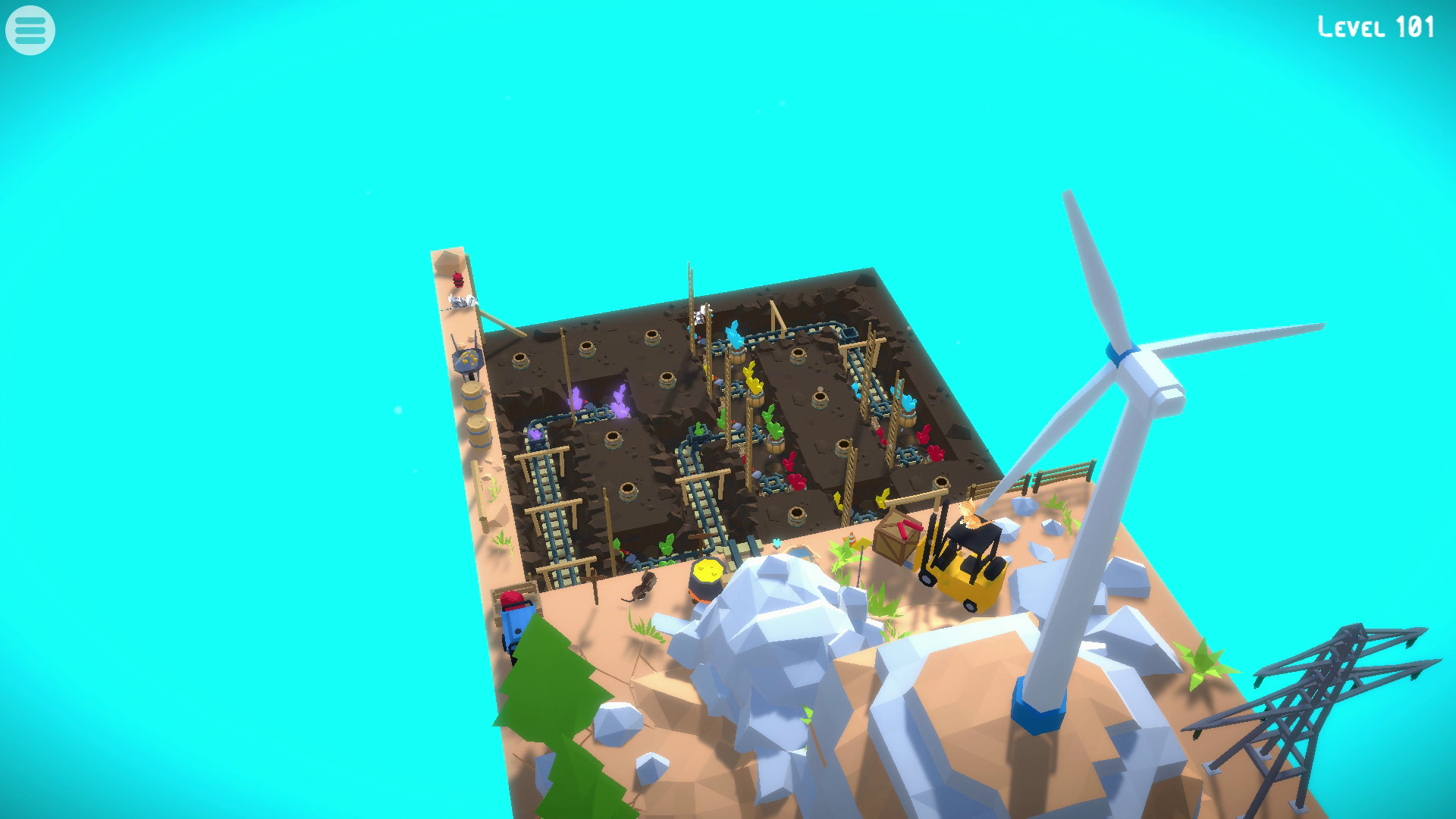Click the Level 101 label

point(1374,28)
